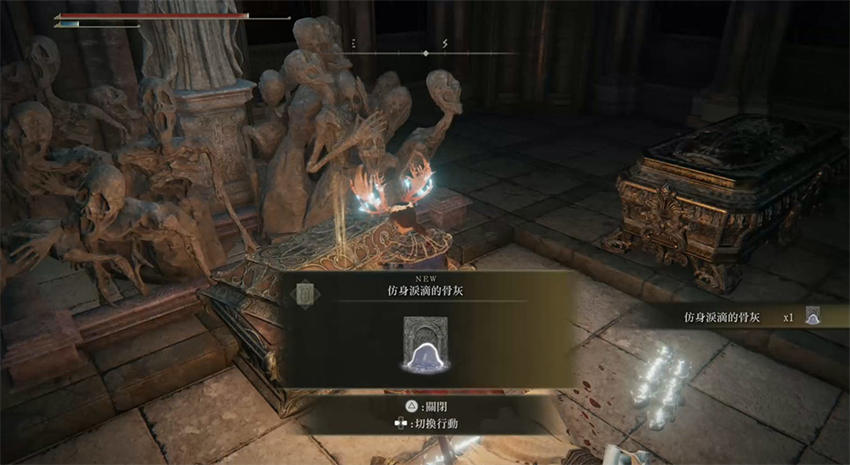Click the item category icon beside NEW header
The height and width of the screenshot is (465, 850).
(x=303, y=293)
